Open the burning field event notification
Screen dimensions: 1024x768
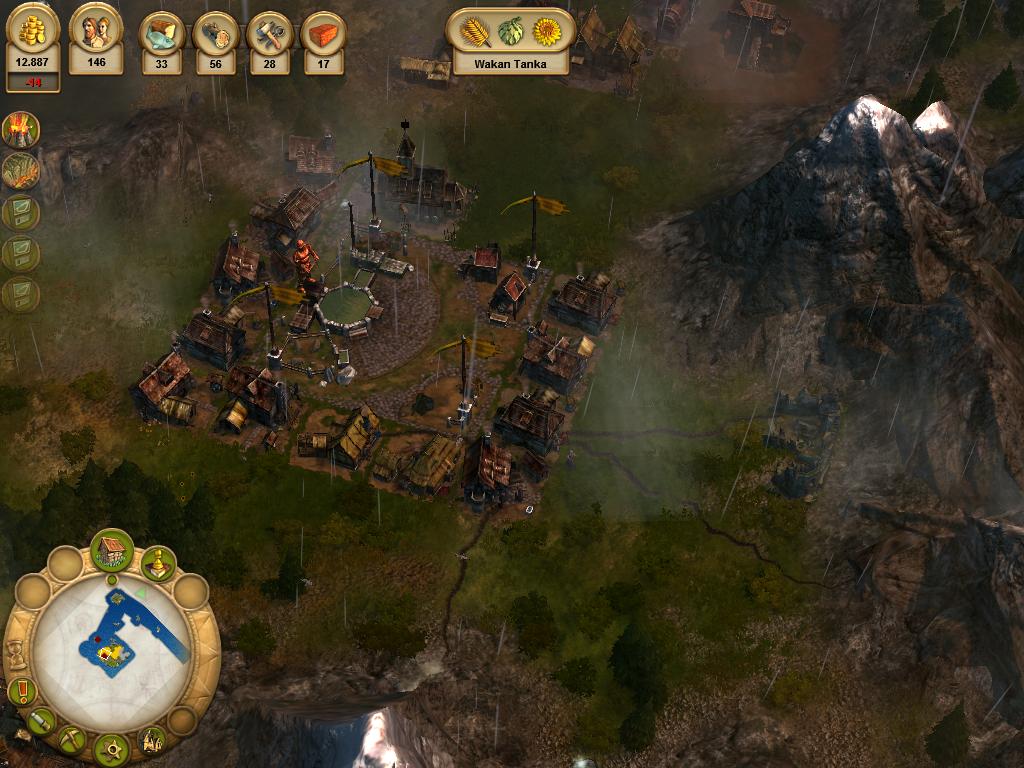20,171
